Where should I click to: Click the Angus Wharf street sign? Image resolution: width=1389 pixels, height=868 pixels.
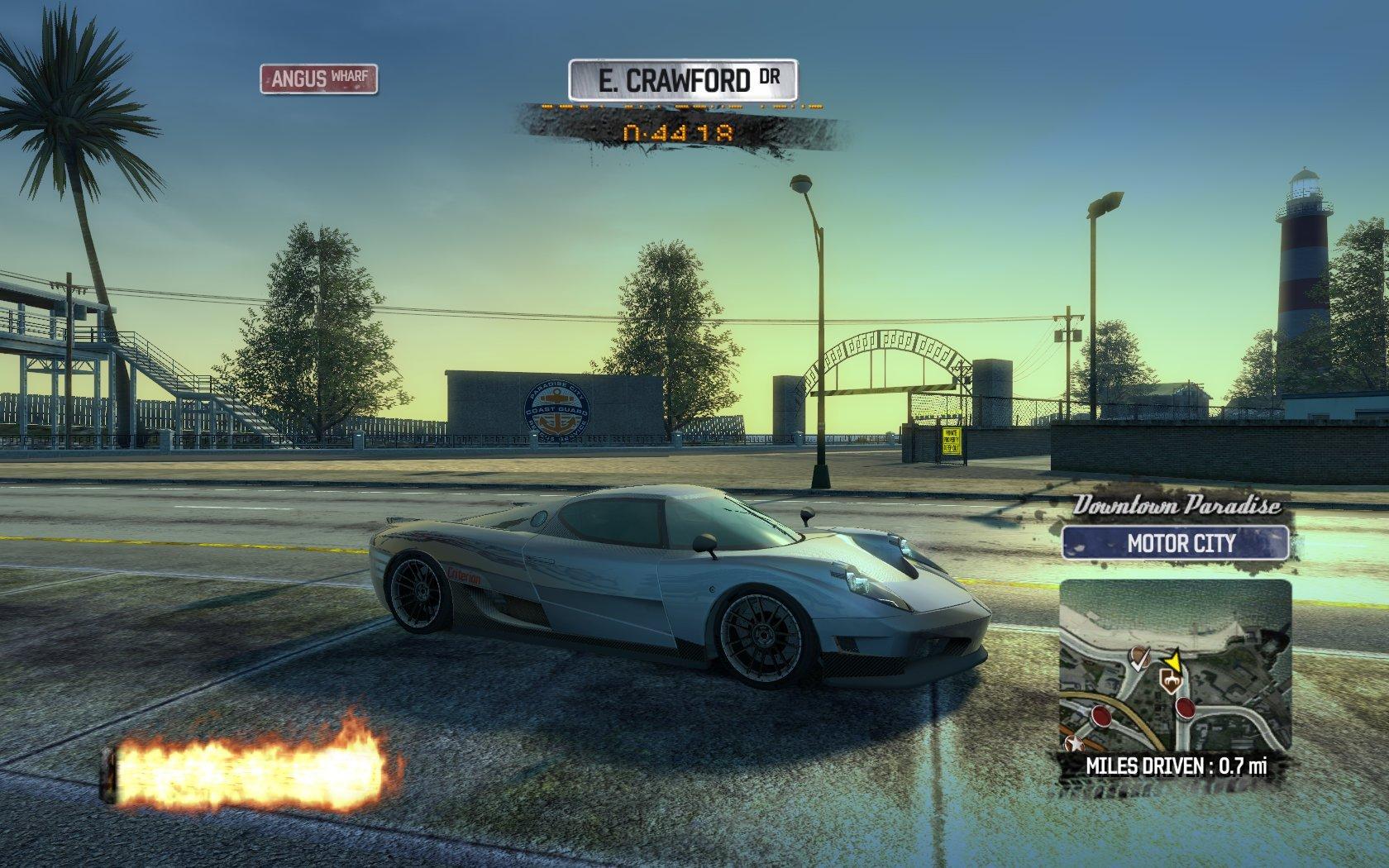coord(319,79)
